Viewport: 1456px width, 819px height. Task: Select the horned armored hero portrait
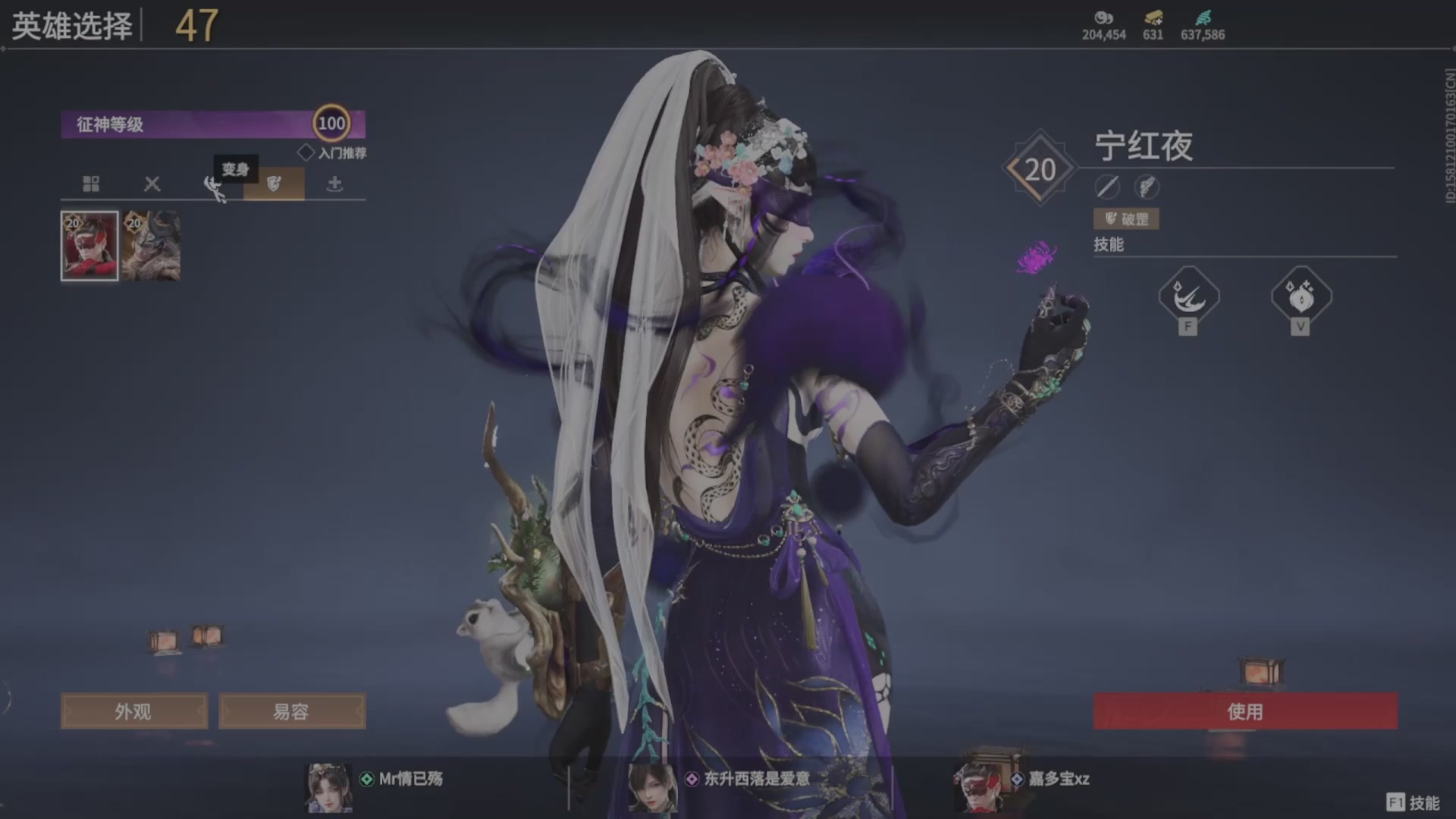152,246
